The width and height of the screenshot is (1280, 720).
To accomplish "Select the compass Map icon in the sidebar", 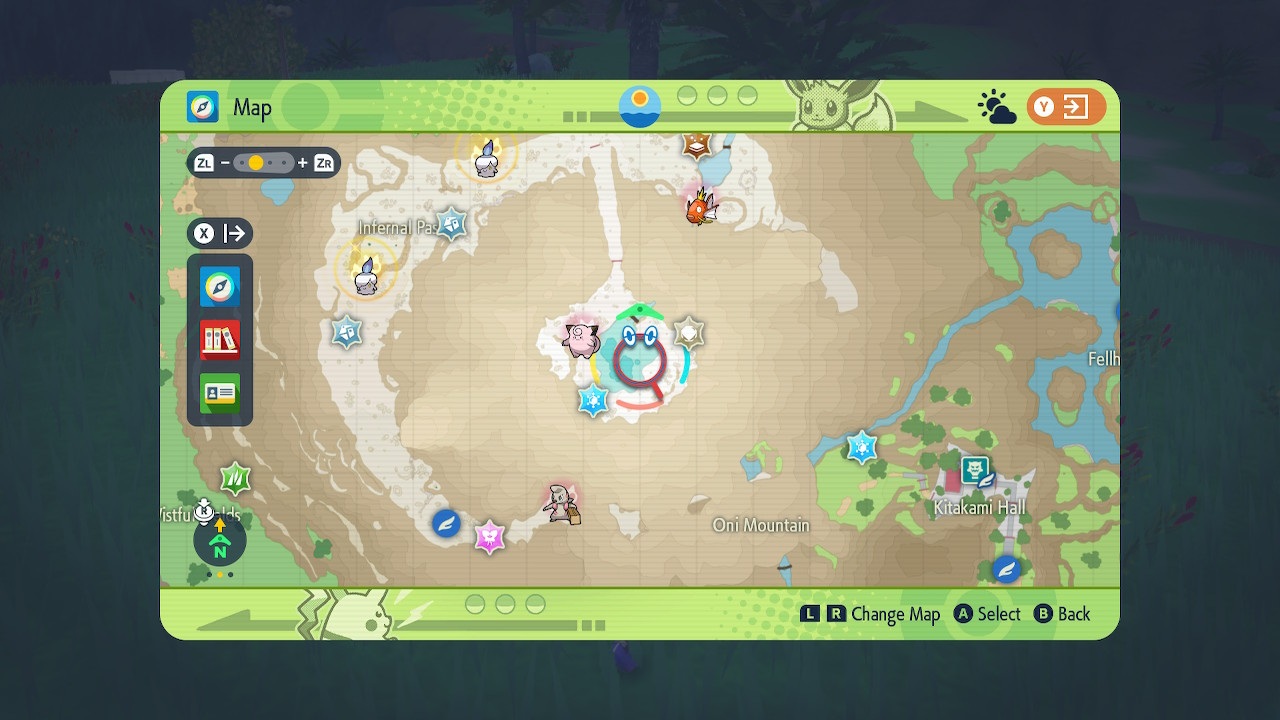I will point(219,286).
